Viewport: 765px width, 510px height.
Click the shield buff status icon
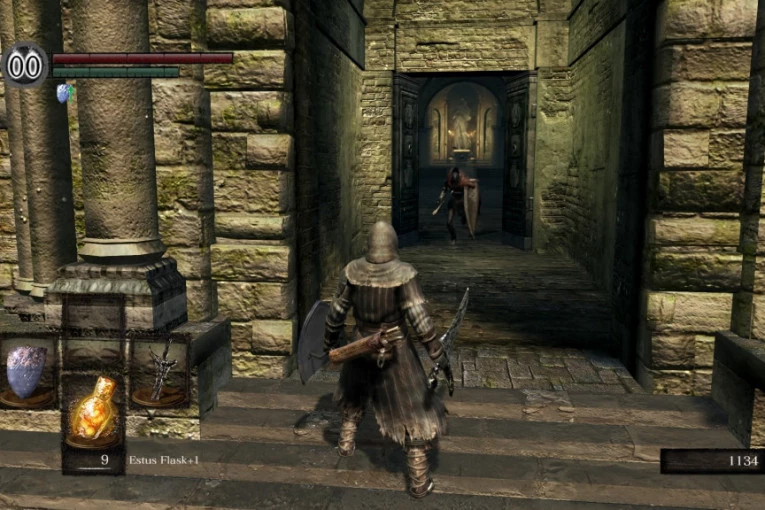pos(64,93)
